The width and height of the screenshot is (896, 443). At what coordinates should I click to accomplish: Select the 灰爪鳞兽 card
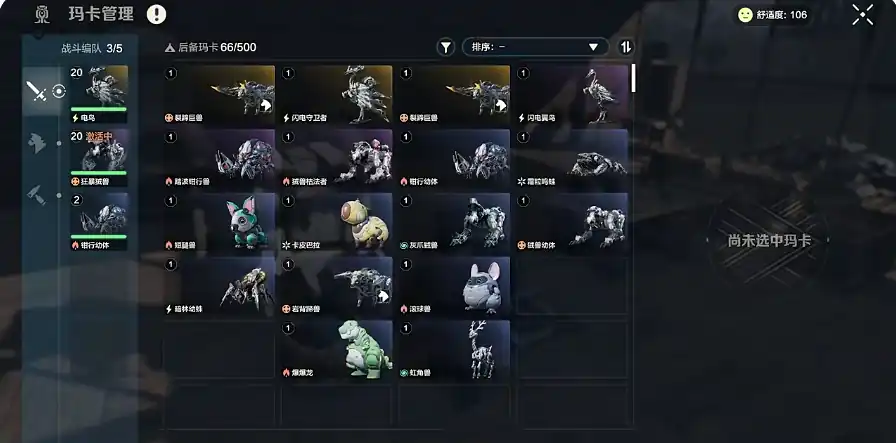(454, 222)
